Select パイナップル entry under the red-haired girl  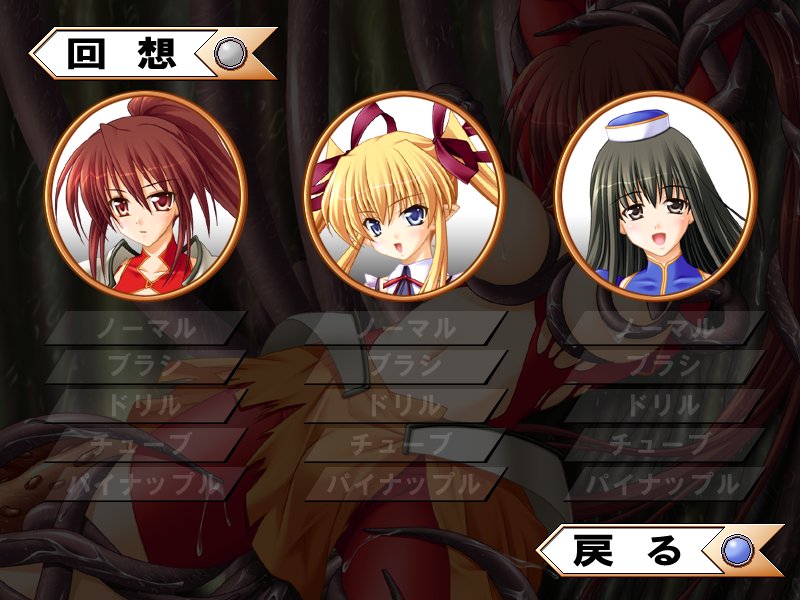[x=146, y=484]
